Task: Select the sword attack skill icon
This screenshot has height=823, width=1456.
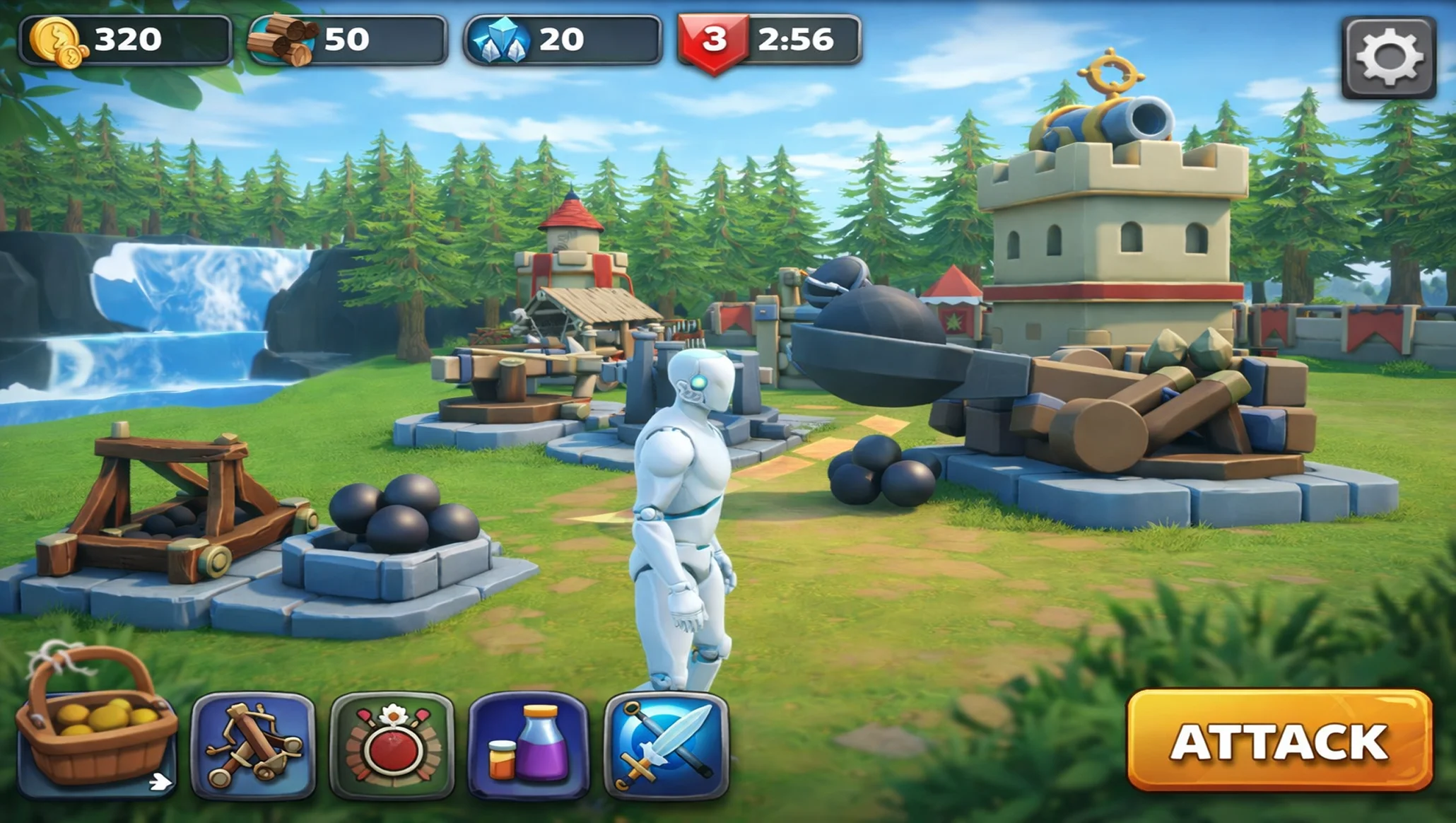Action: (x=667, y=746)
